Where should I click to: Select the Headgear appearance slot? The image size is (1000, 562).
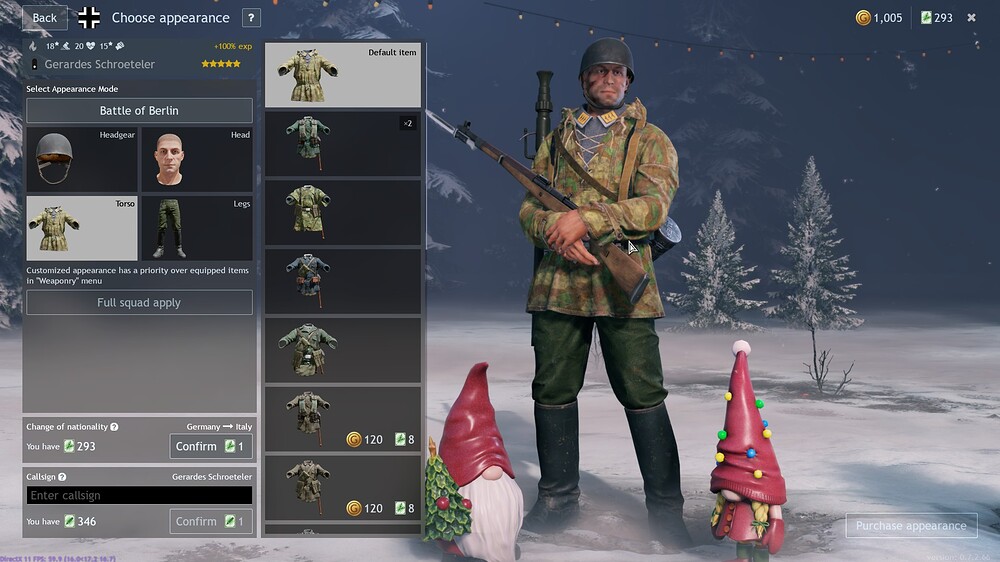click(82, 159)
